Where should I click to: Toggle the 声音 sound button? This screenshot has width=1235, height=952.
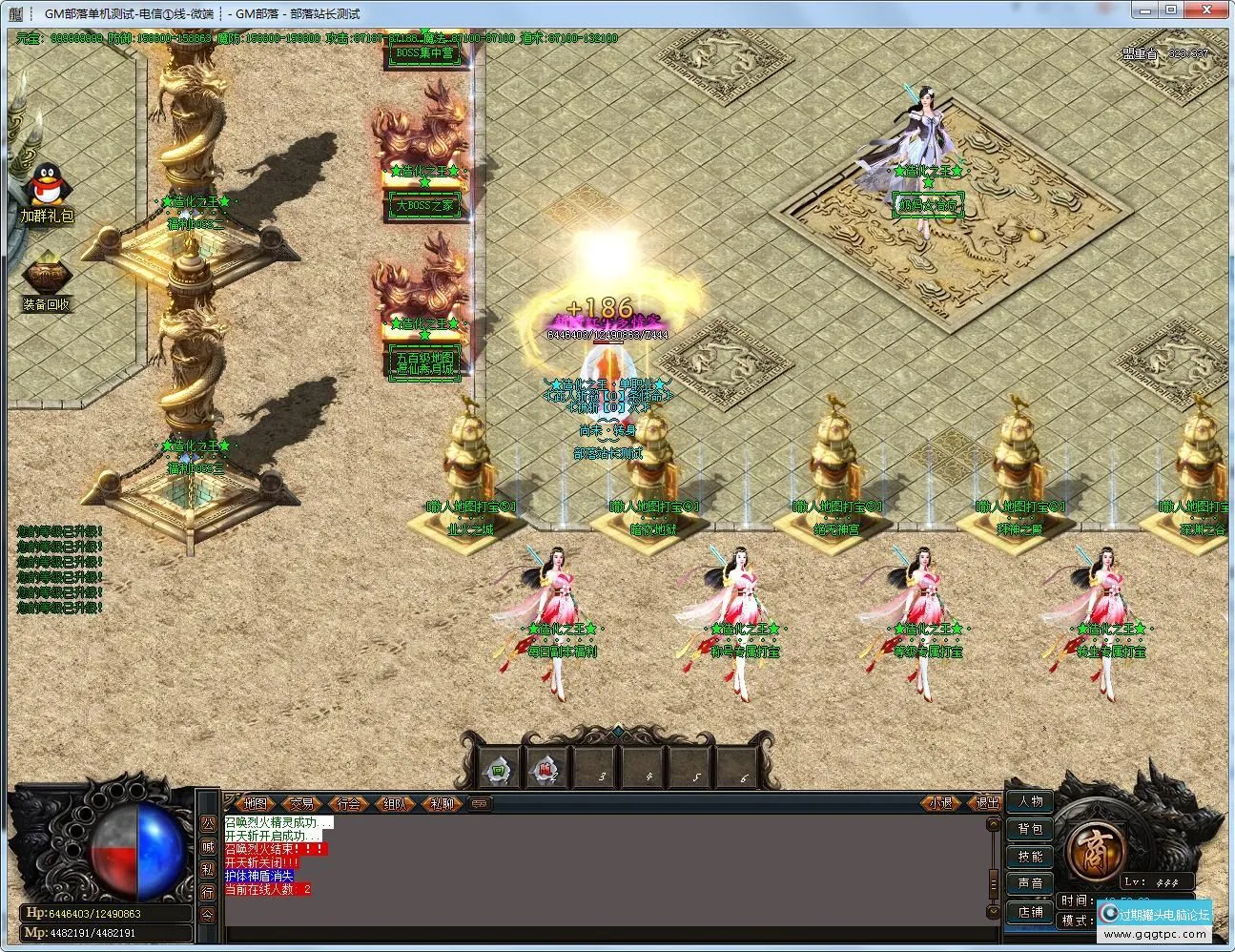1030,883
